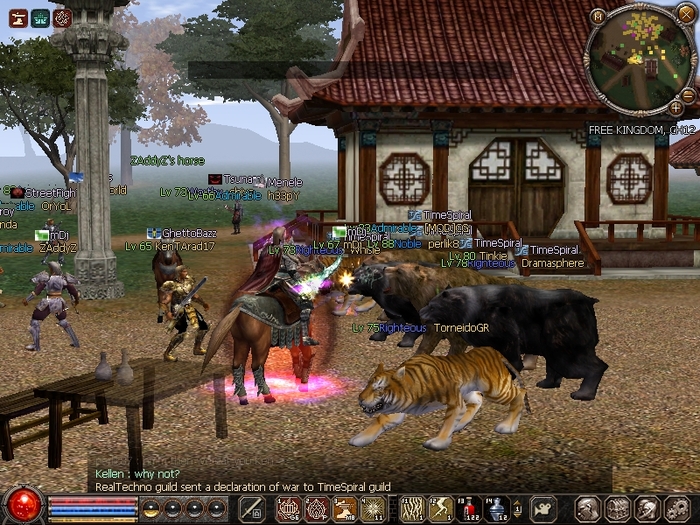Activate the first quickslot skill icon
Screen dimensions: 700x525
pos(288,509)
